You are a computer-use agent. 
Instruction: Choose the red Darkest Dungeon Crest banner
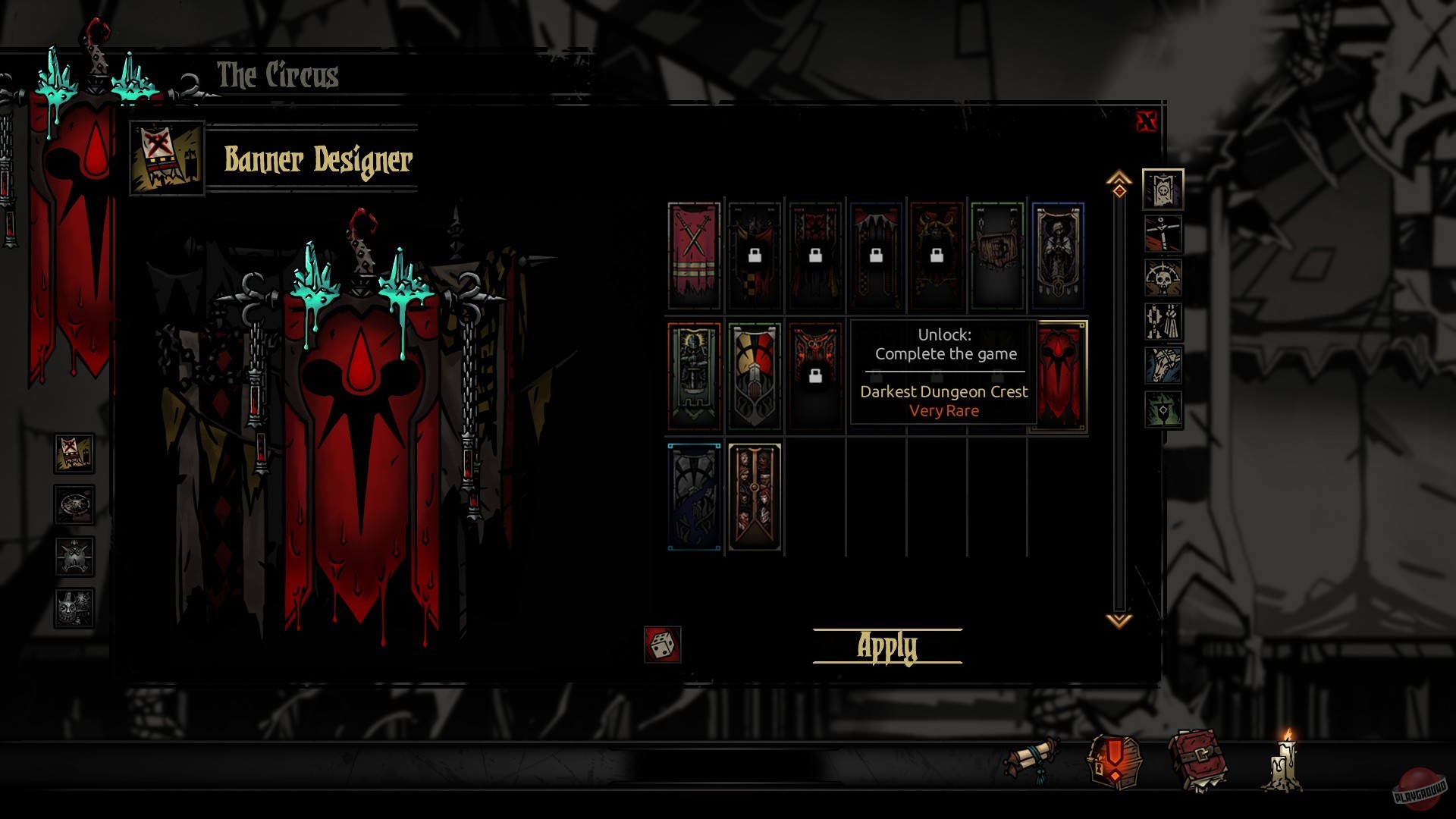[x=1059, y=377]
